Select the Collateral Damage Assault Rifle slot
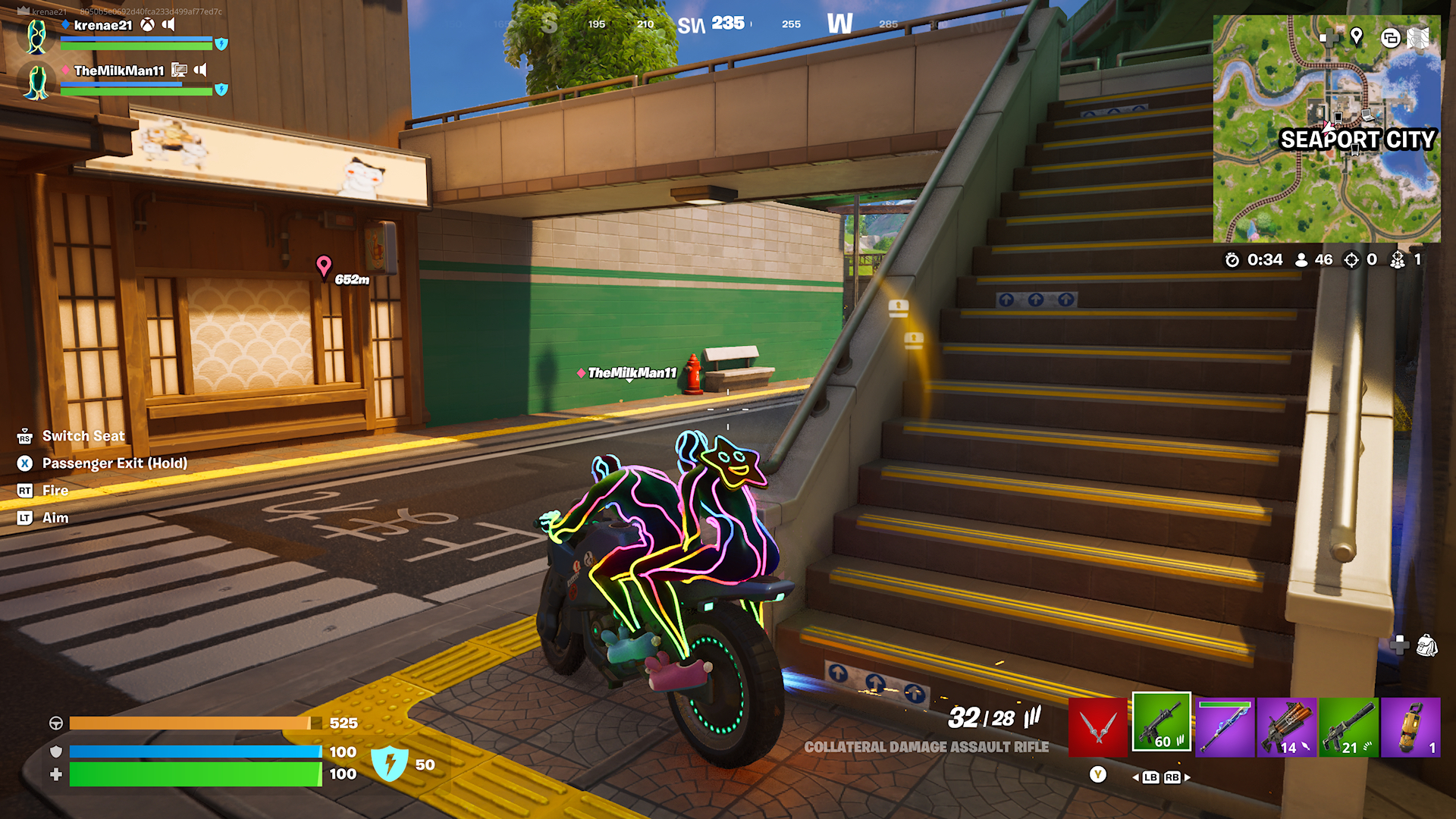 (1161, 722)
